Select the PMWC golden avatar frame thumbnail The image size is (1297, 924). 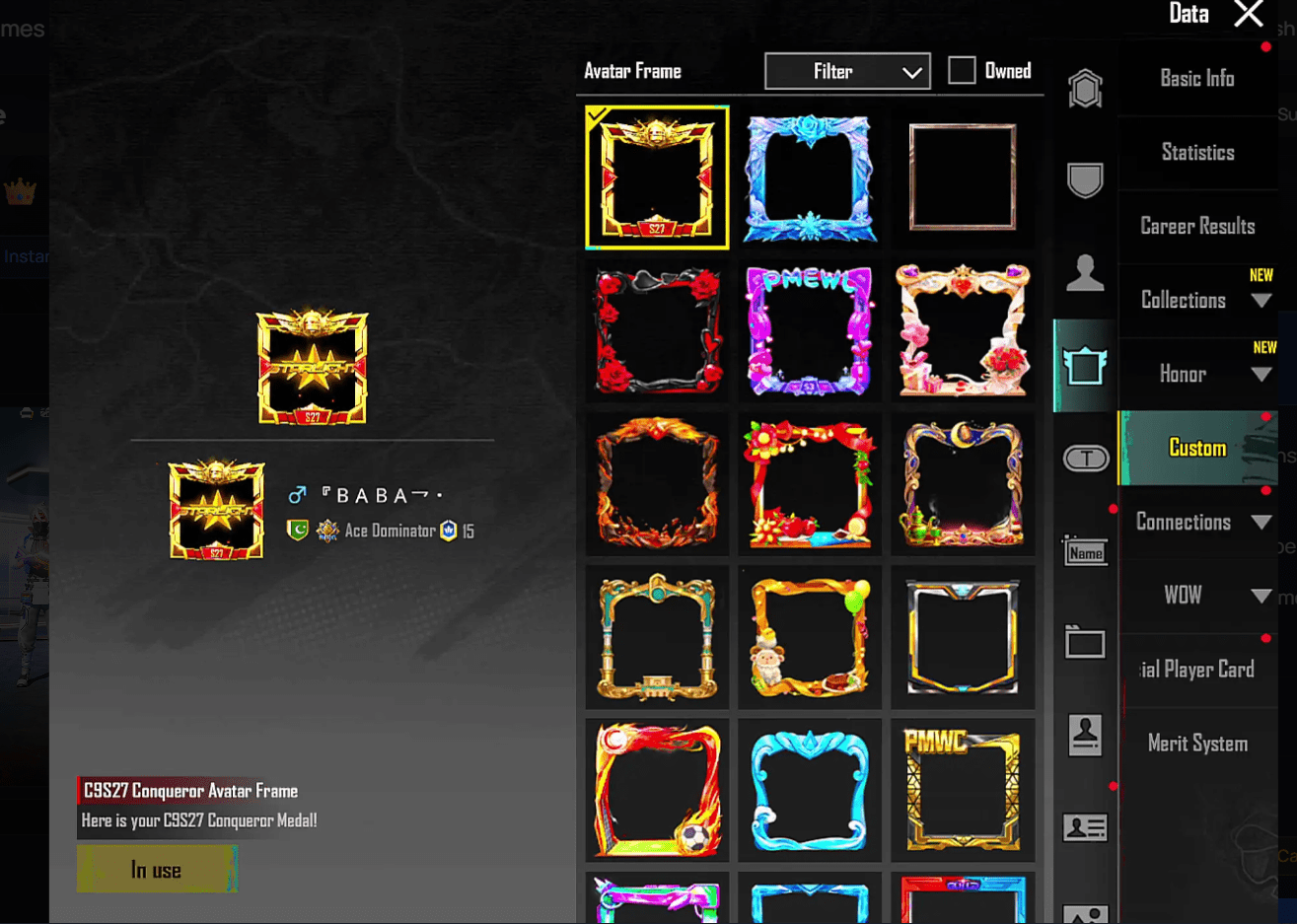(x=962, y=789)
